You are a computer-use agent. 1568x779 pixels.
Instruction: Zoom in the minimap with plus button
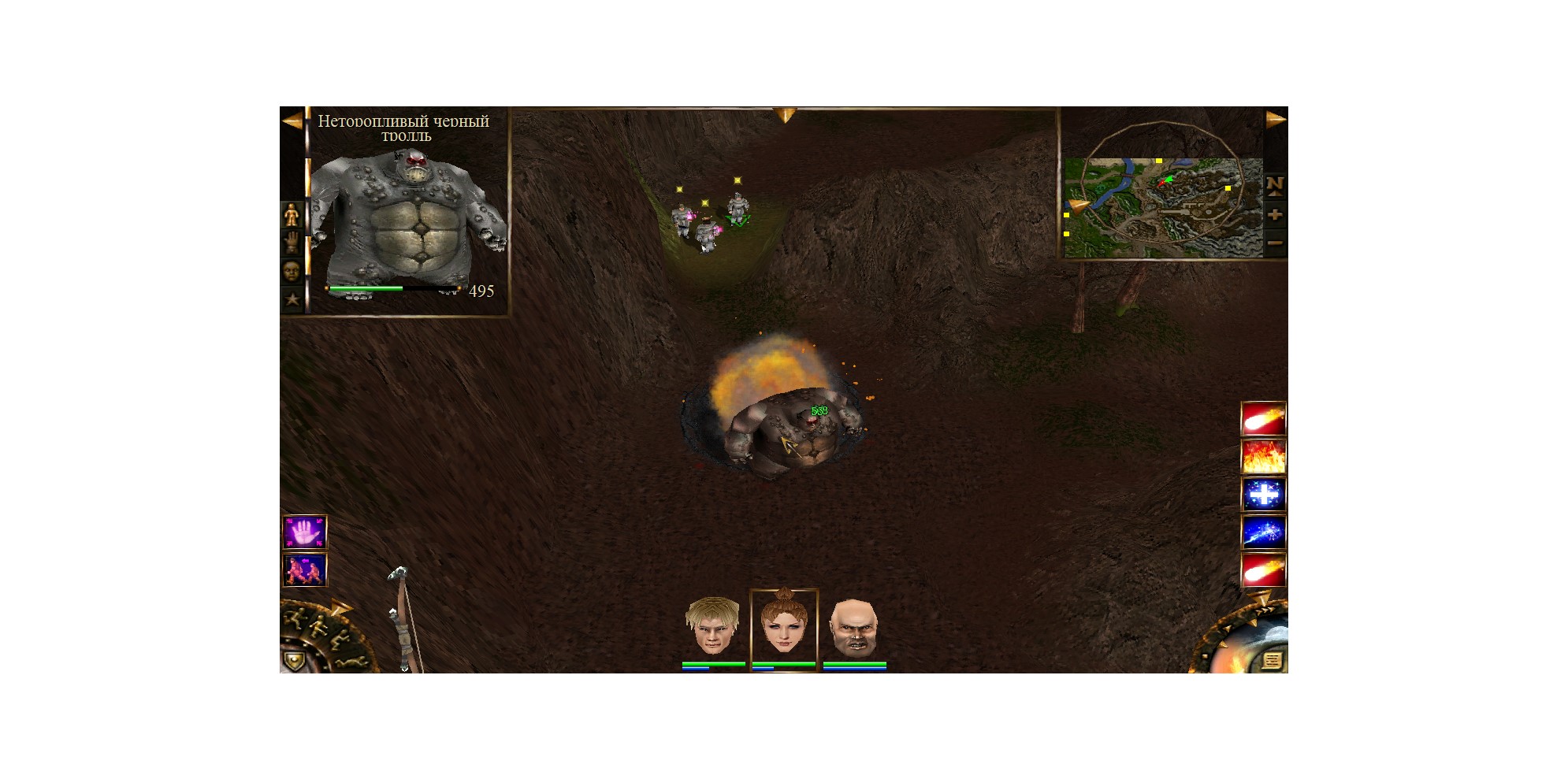pyautogui.click(x=1275, y=215)
